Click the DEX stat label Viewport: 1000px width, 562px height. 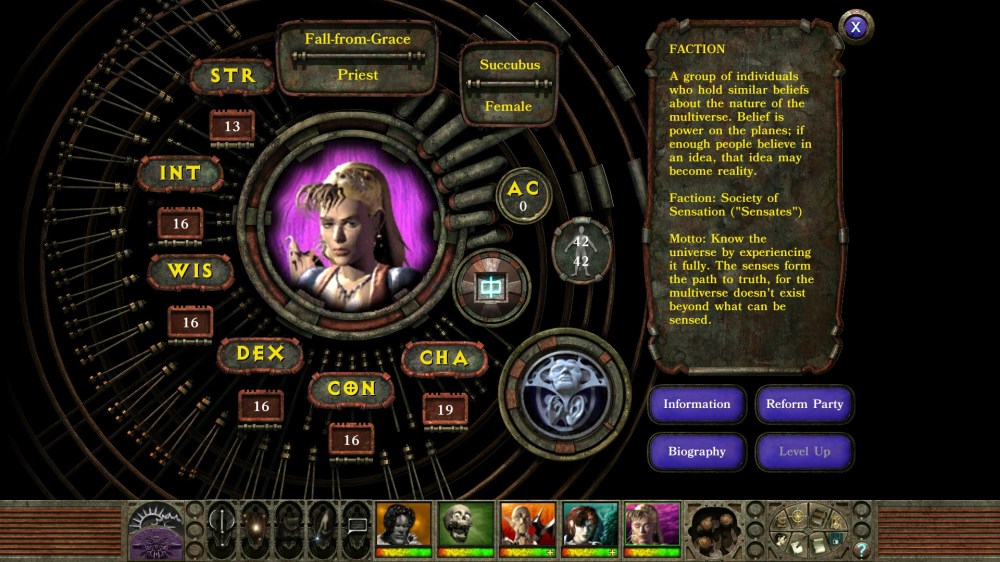[260, 354]
